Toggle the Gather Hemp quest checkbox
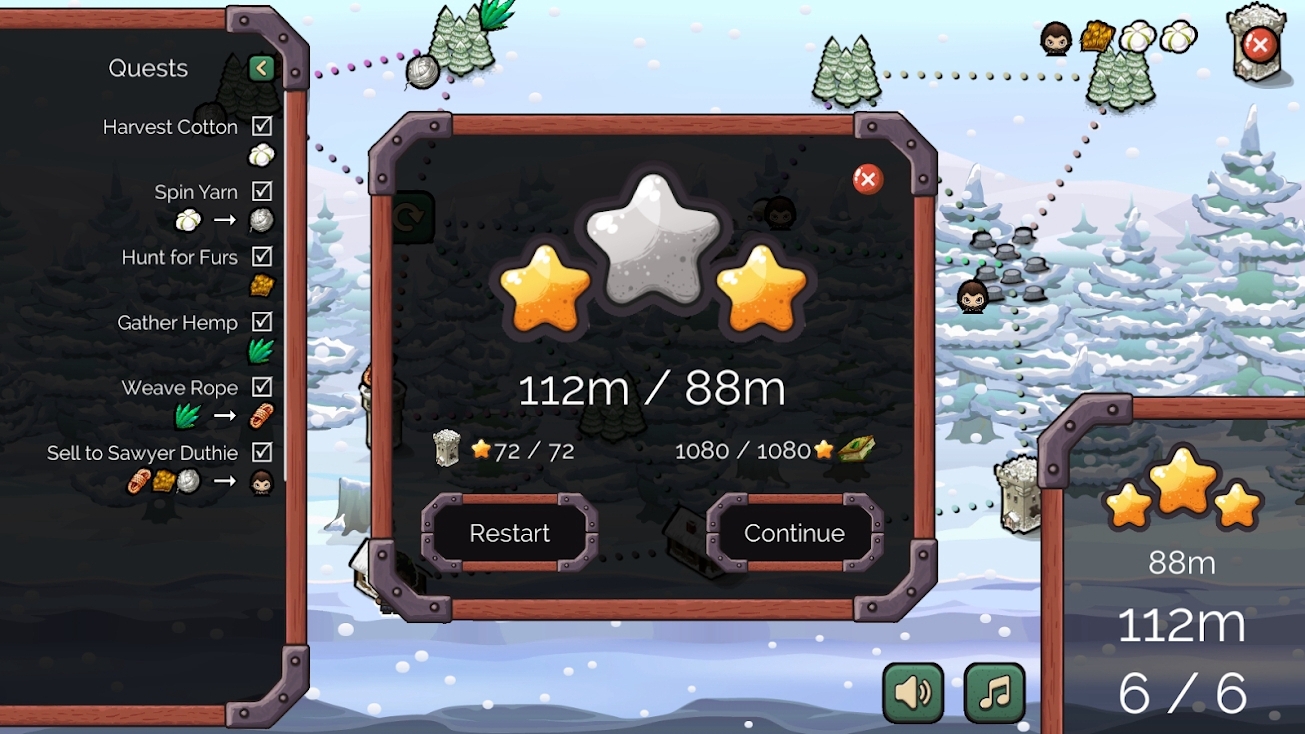Image resolution: width=1305 pixels, height=734 pixels. pyautogui.click(x=262, y=322)
